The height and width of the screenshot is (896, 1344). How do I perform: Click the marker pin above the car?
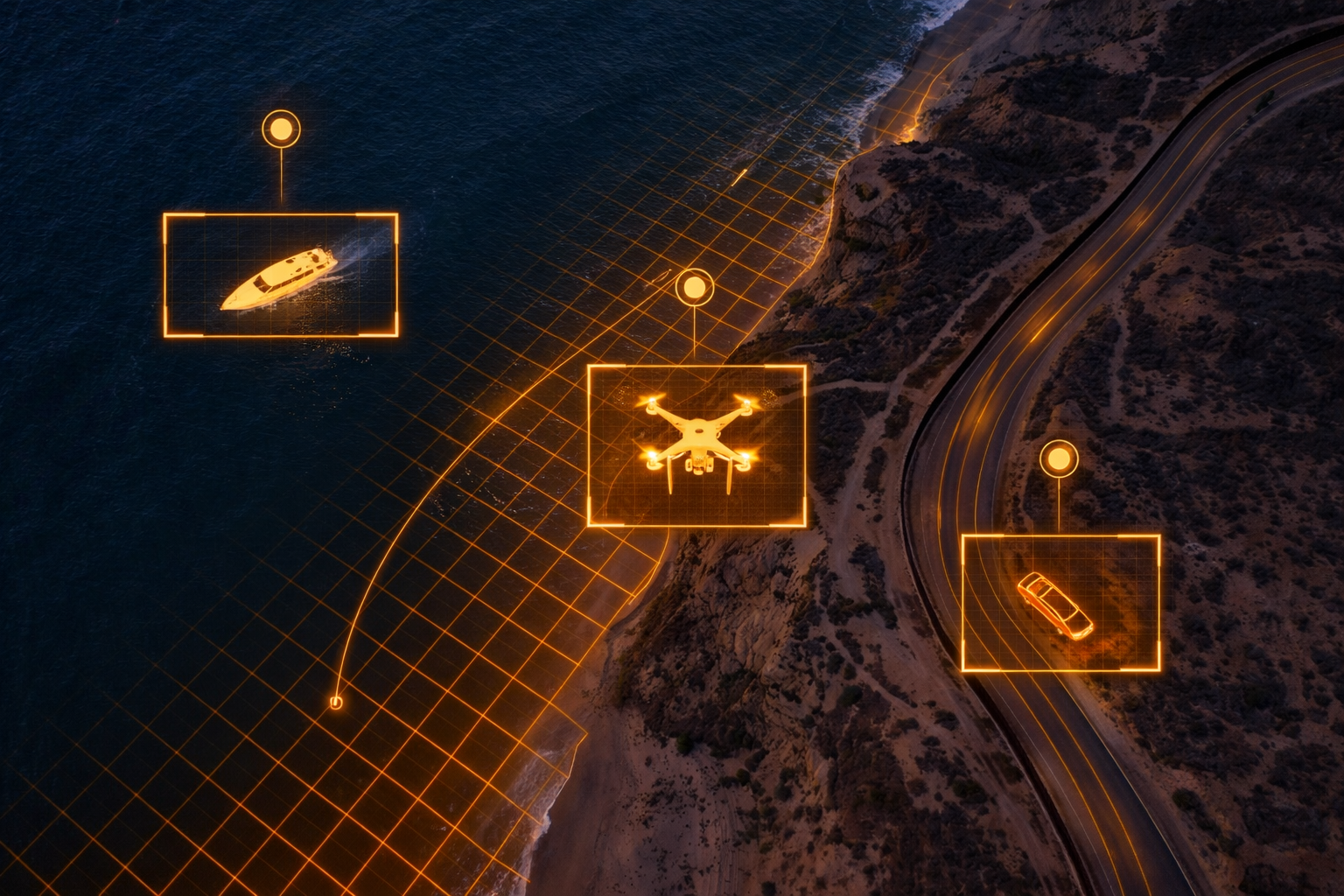point(1059,458)
